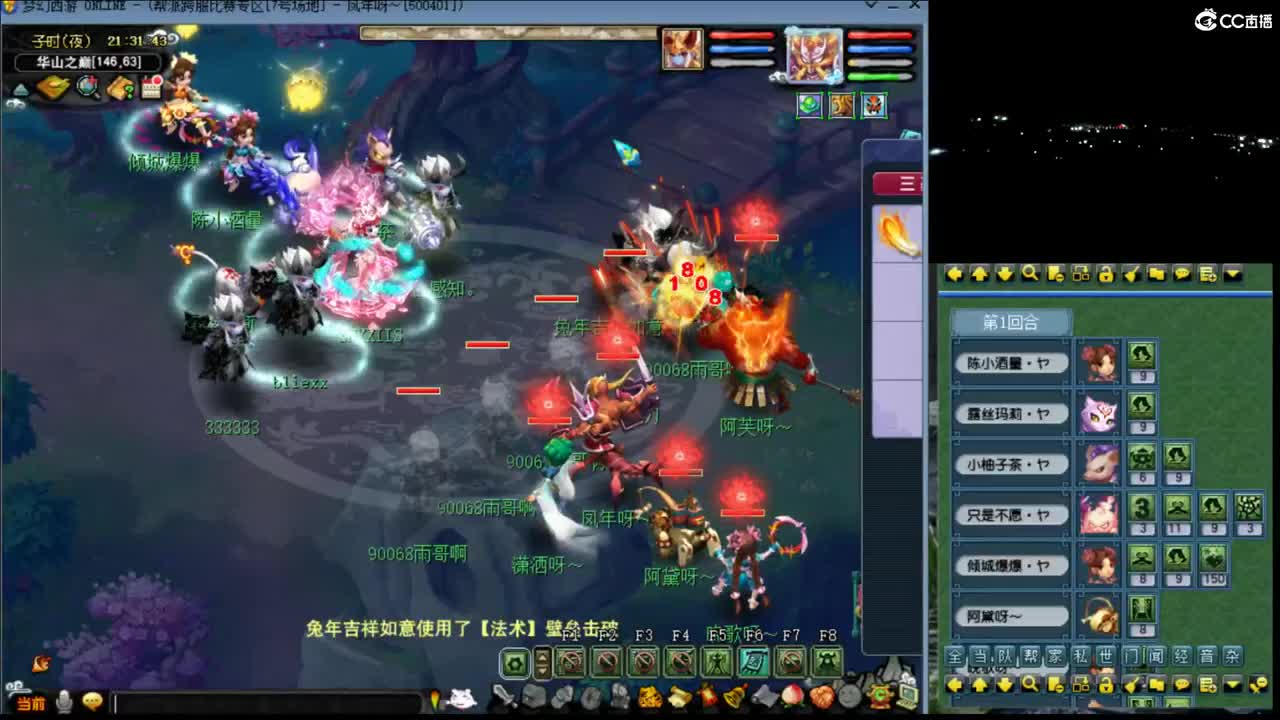
Task: Toggle the yellow lock icon in chat toolbar
Action: click(x=1105, y=685)
